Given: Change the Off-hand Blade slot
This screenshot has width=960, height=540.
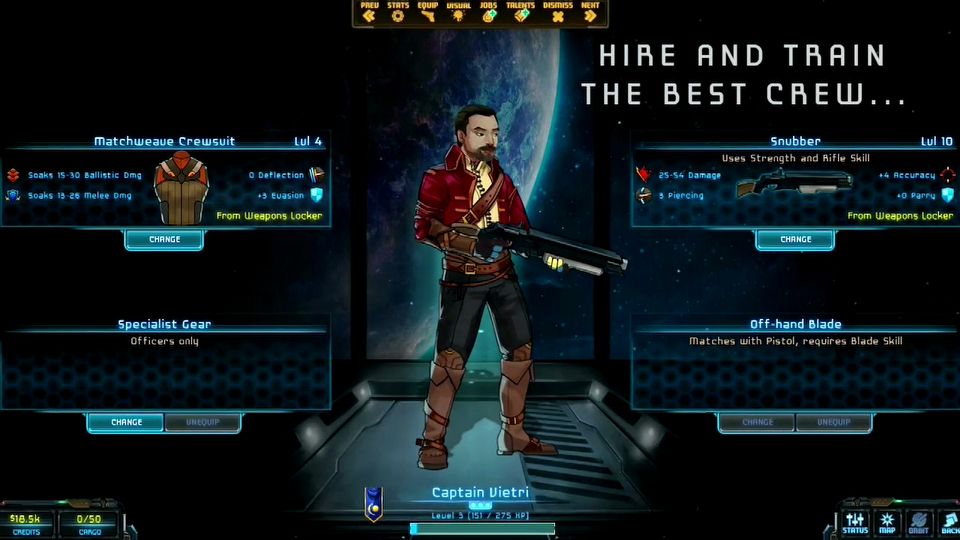Looking at the screenshot, I should [x=757, y=423].
